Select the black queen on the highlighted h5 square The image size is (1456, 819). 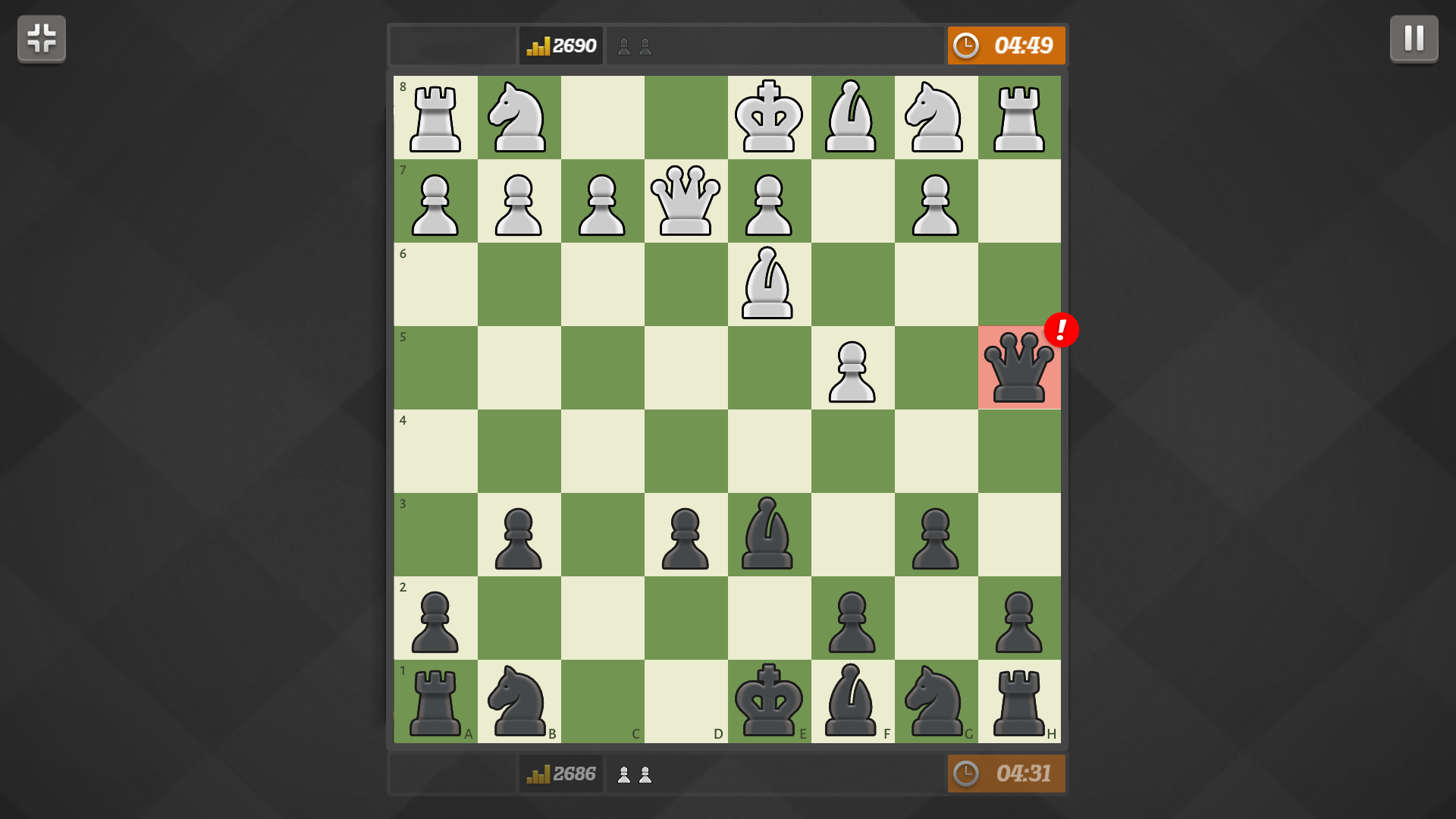pos(1019,368)
